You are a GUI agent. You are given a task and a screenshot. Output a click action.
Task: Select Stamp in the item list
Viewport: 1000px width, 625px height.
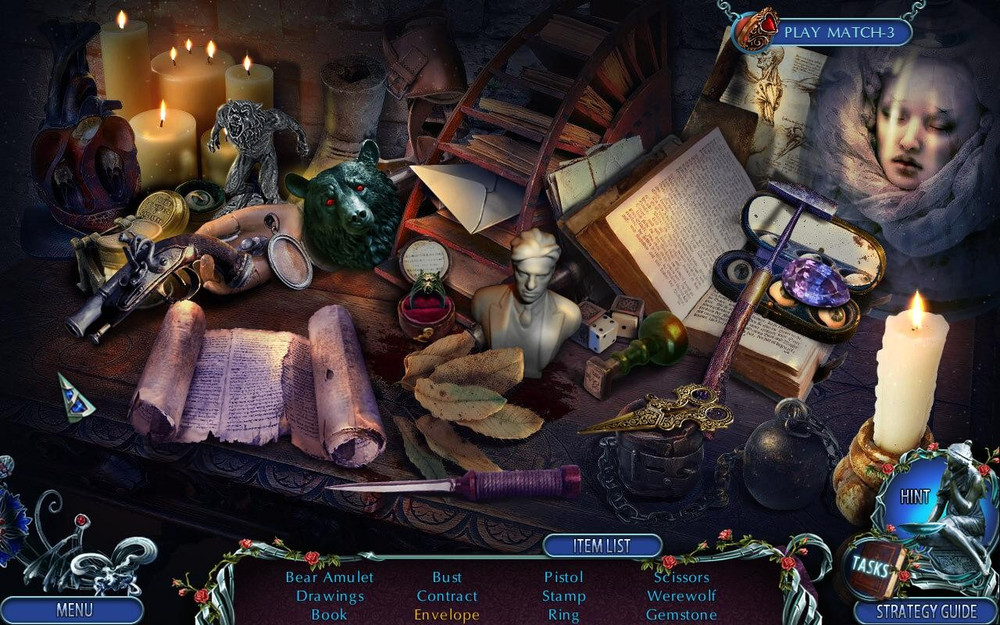pos(563,596)
